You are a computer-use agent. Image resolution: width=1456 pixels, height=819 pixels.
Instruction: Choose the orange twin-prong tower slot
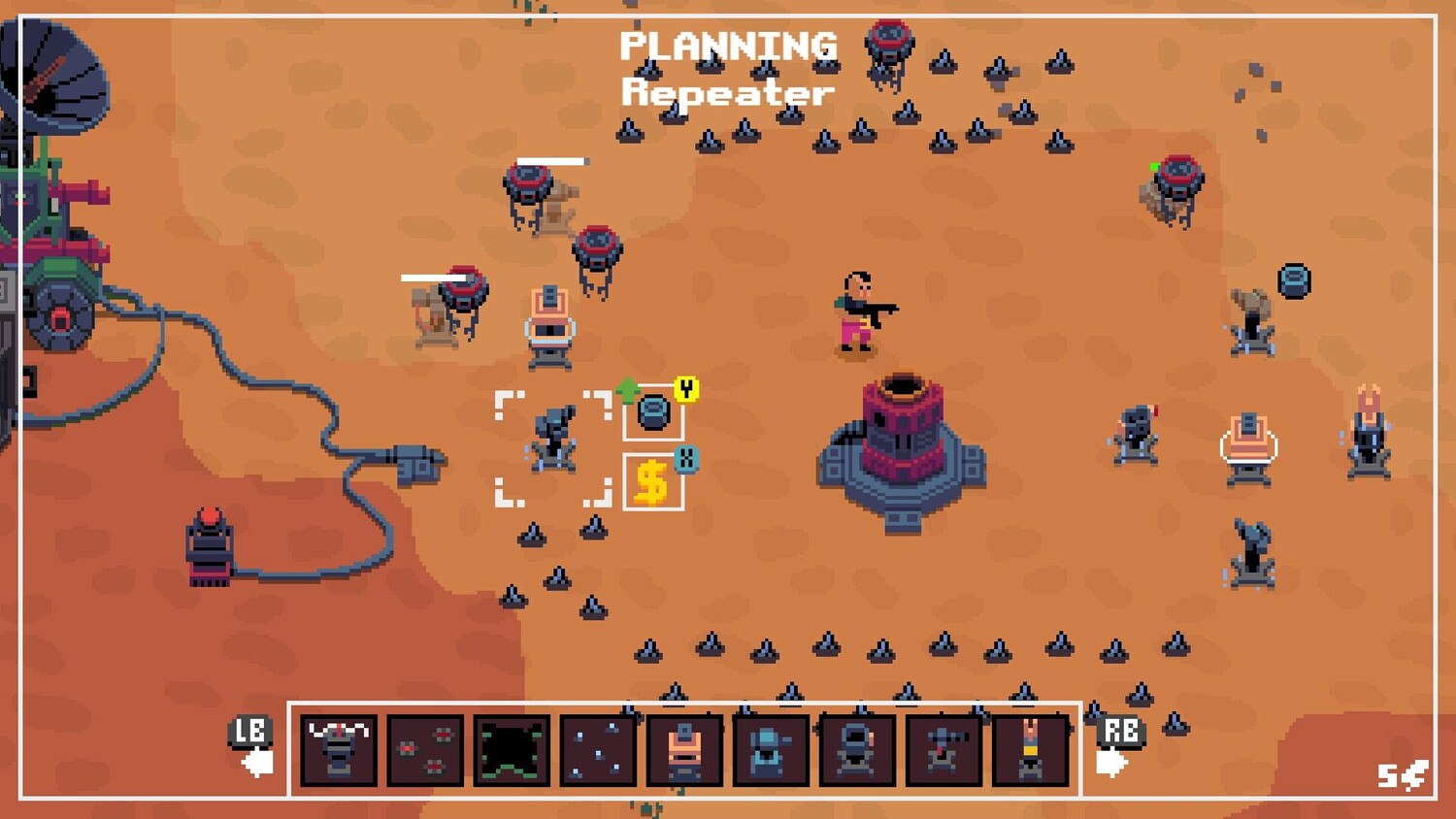(x=1030, y=749)
